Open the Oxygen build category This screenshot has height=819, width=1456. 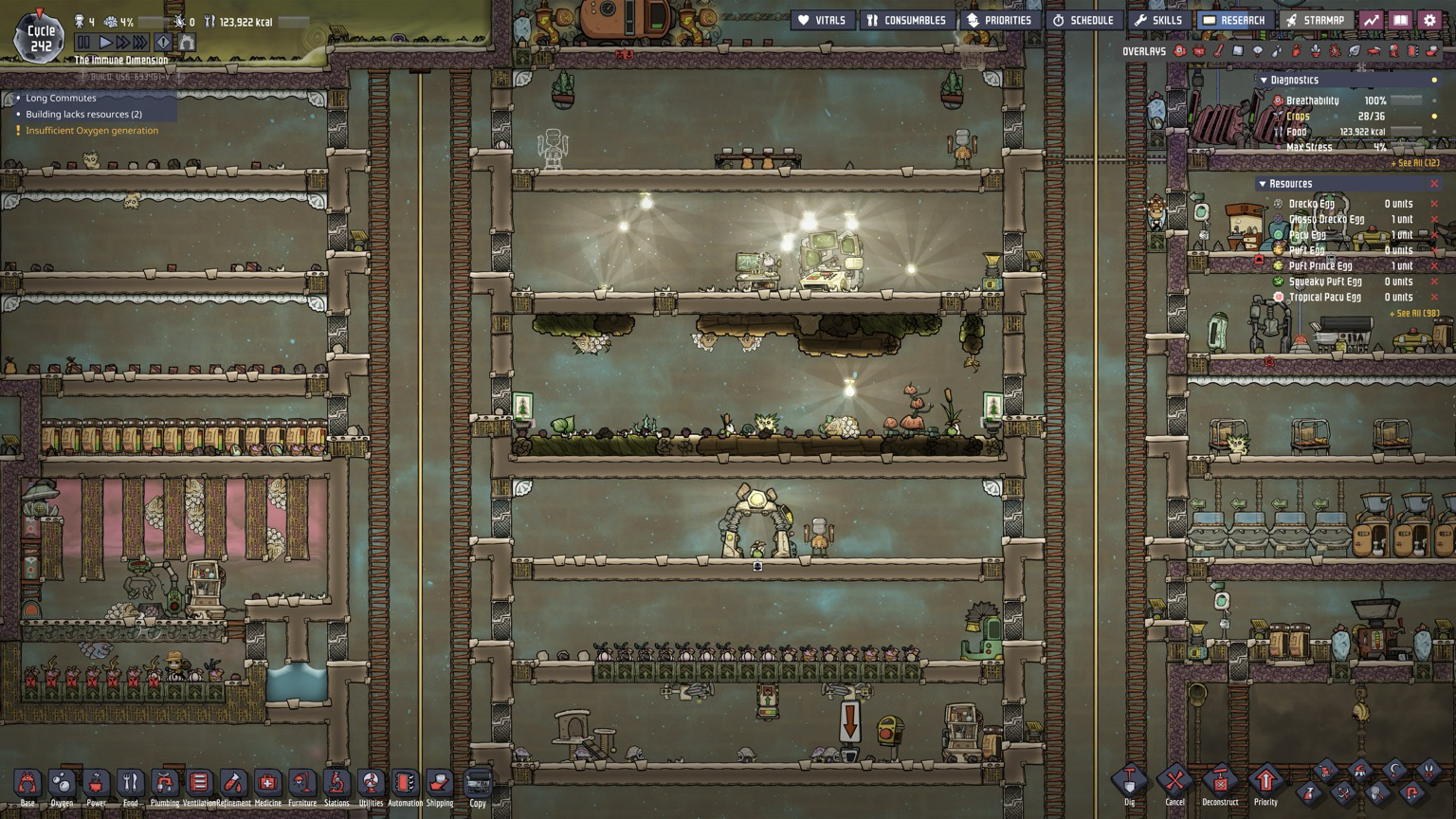62,784
